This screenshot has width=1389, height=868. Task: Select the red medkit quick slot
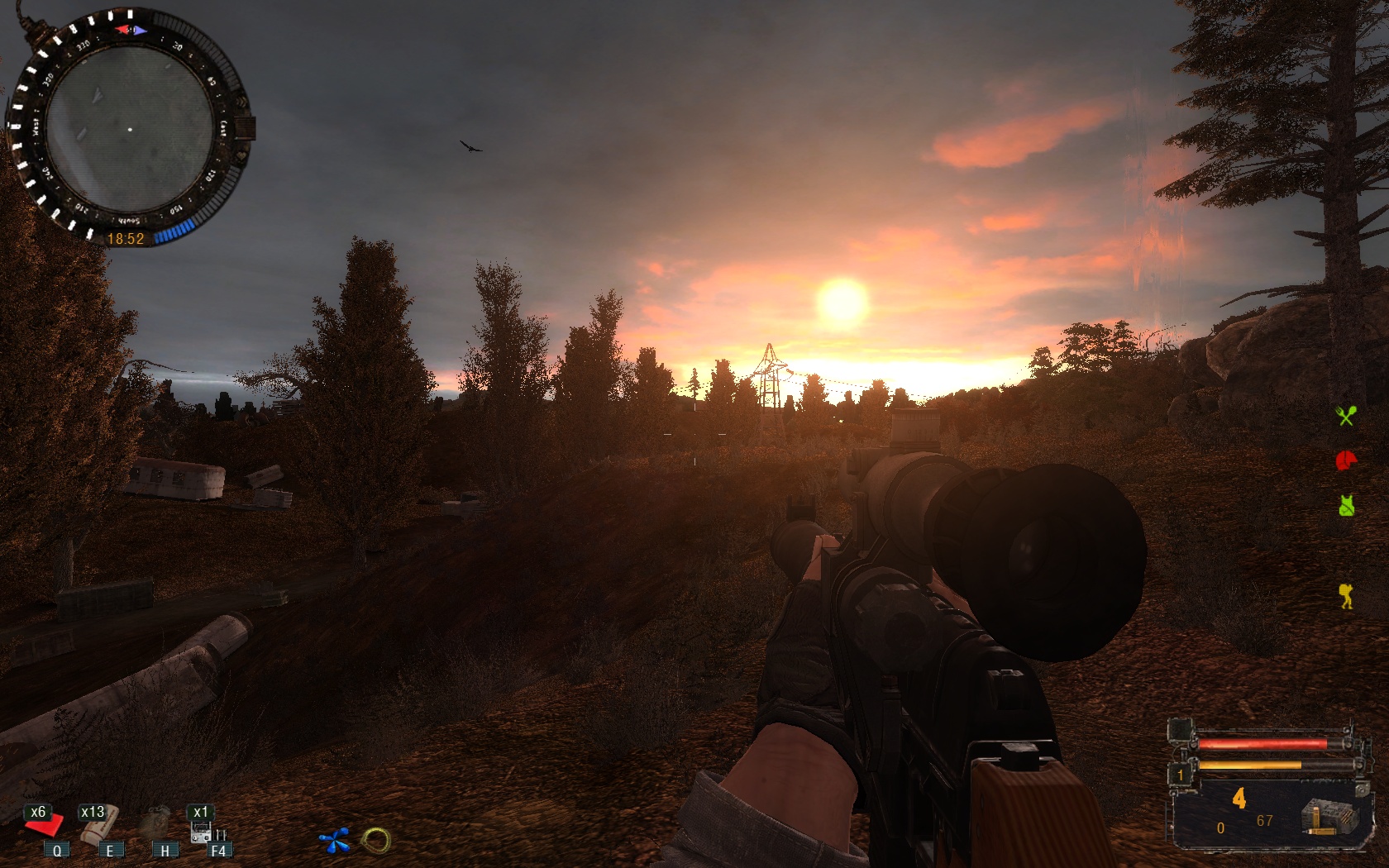pyautogui.click(x=44, y=824)
